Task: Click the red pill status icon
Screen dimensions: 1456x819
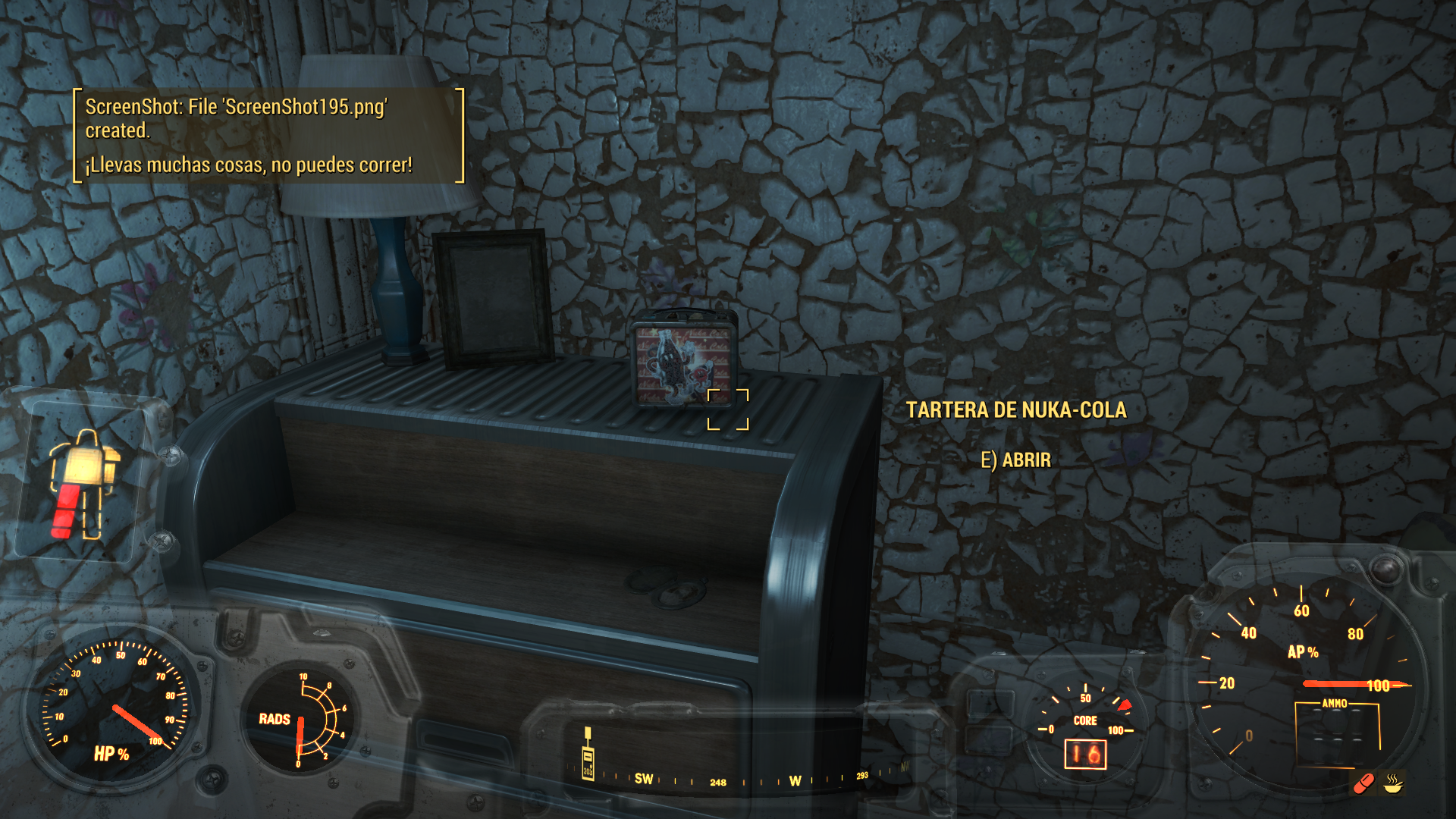Action: pyautogui.click(x=1363, y=783)
